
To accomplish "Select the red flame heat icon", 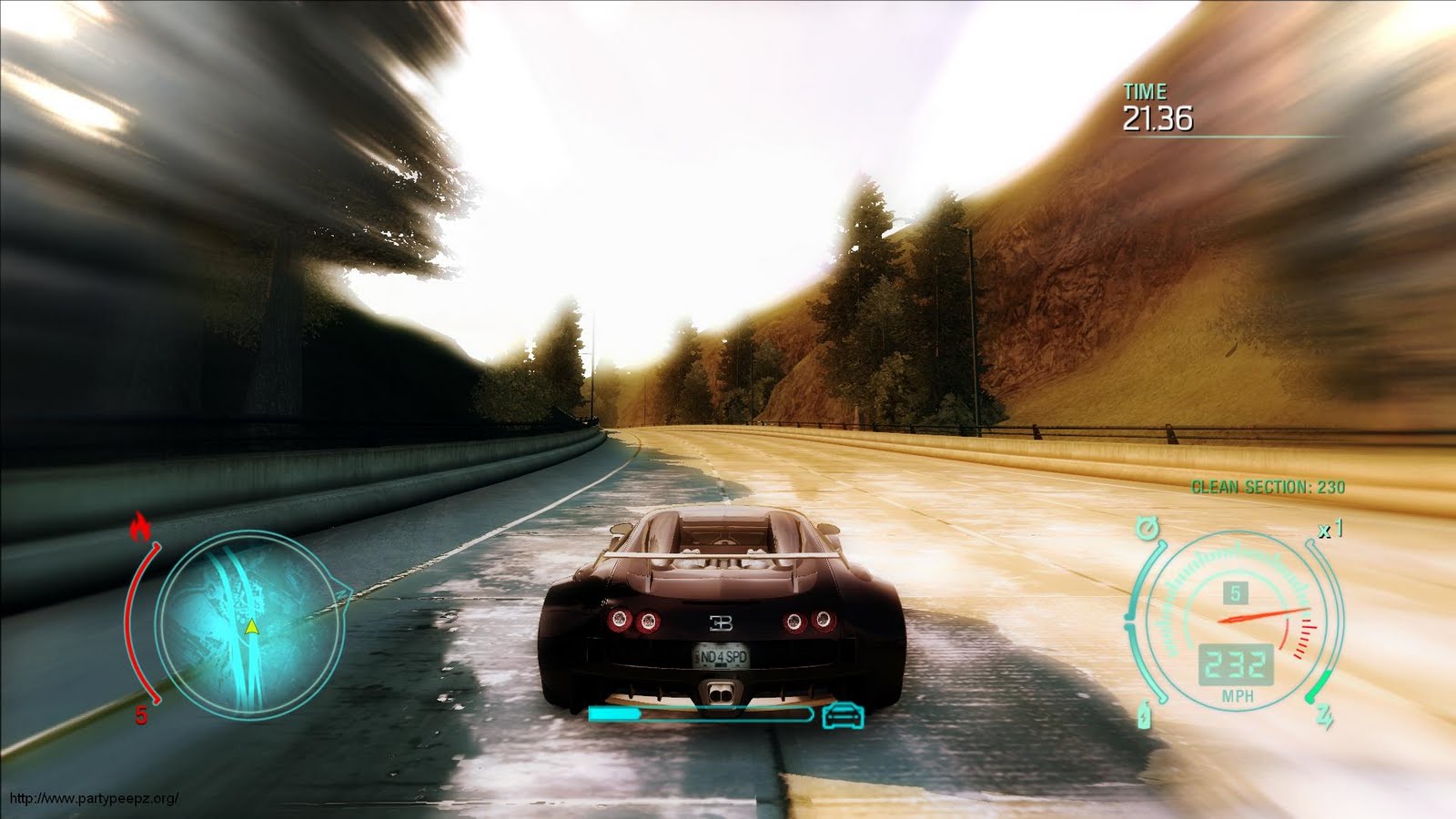I will click(141, 527).
